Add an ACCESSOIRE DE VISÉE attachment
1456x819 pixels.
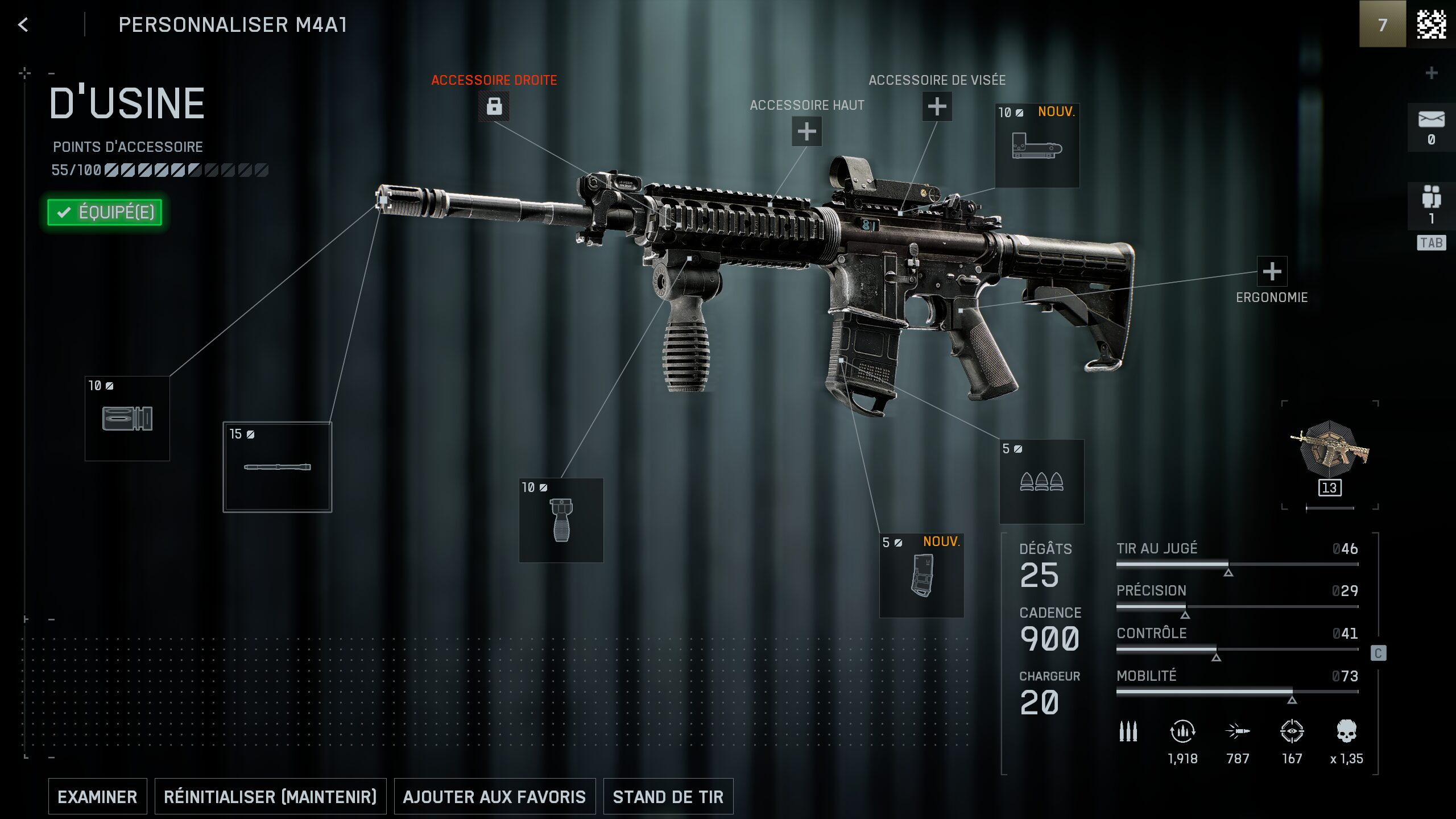[937, 106]
